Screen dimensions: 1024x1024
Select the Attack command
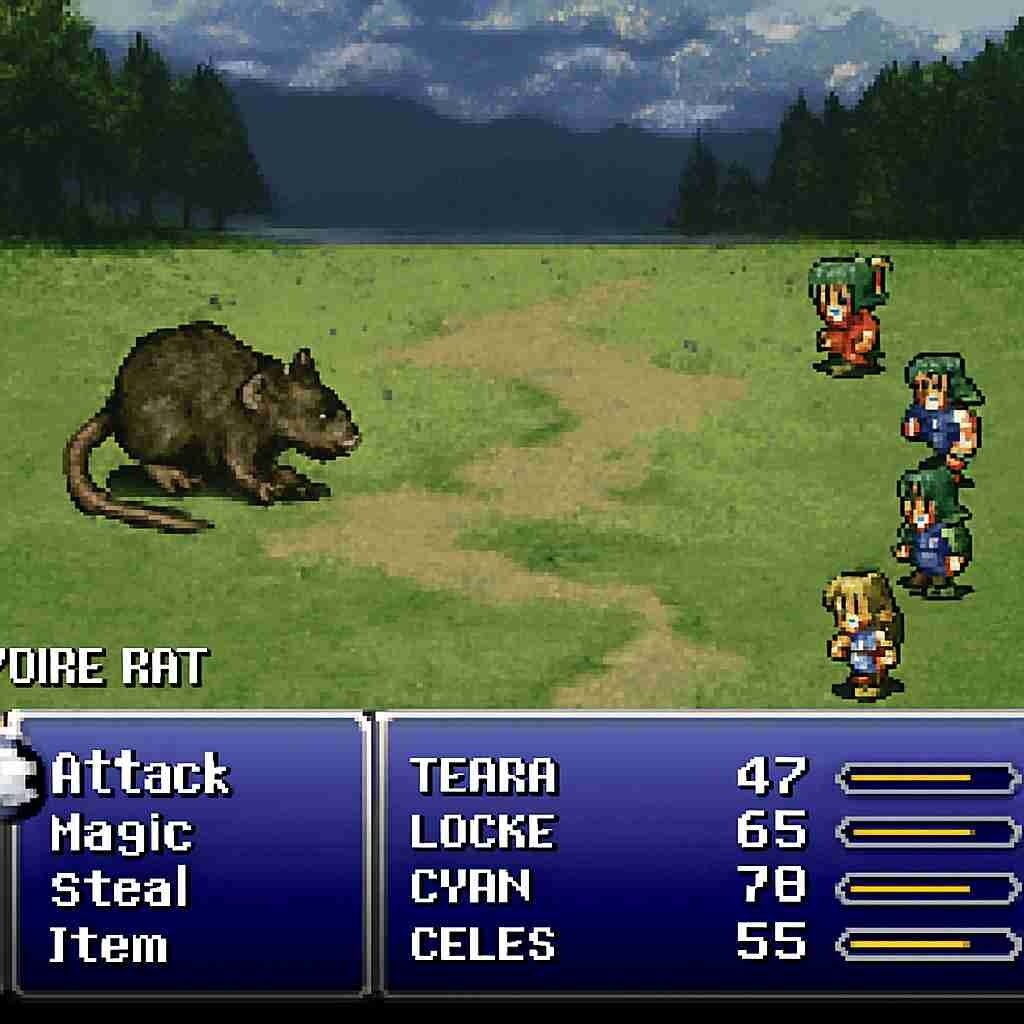tap(141, 775)
